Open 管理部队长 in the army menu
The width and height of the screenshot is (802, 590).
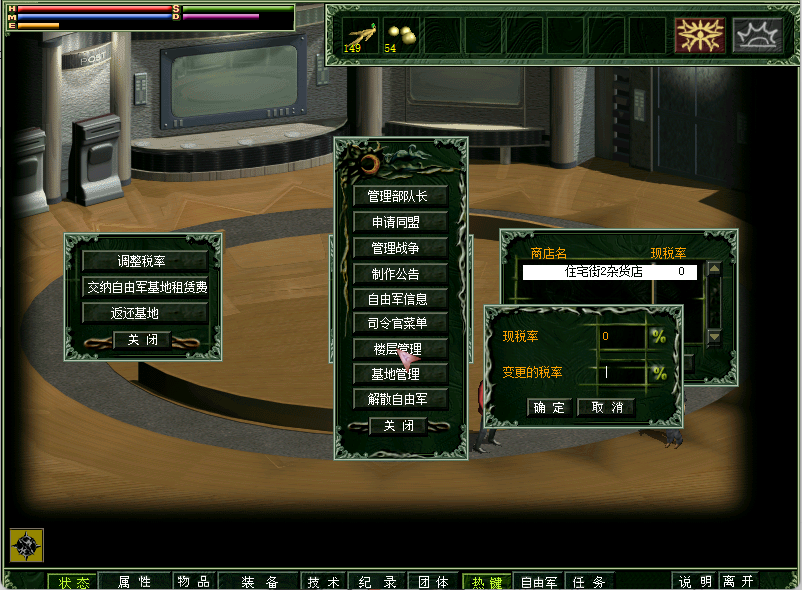click(400, 196)
